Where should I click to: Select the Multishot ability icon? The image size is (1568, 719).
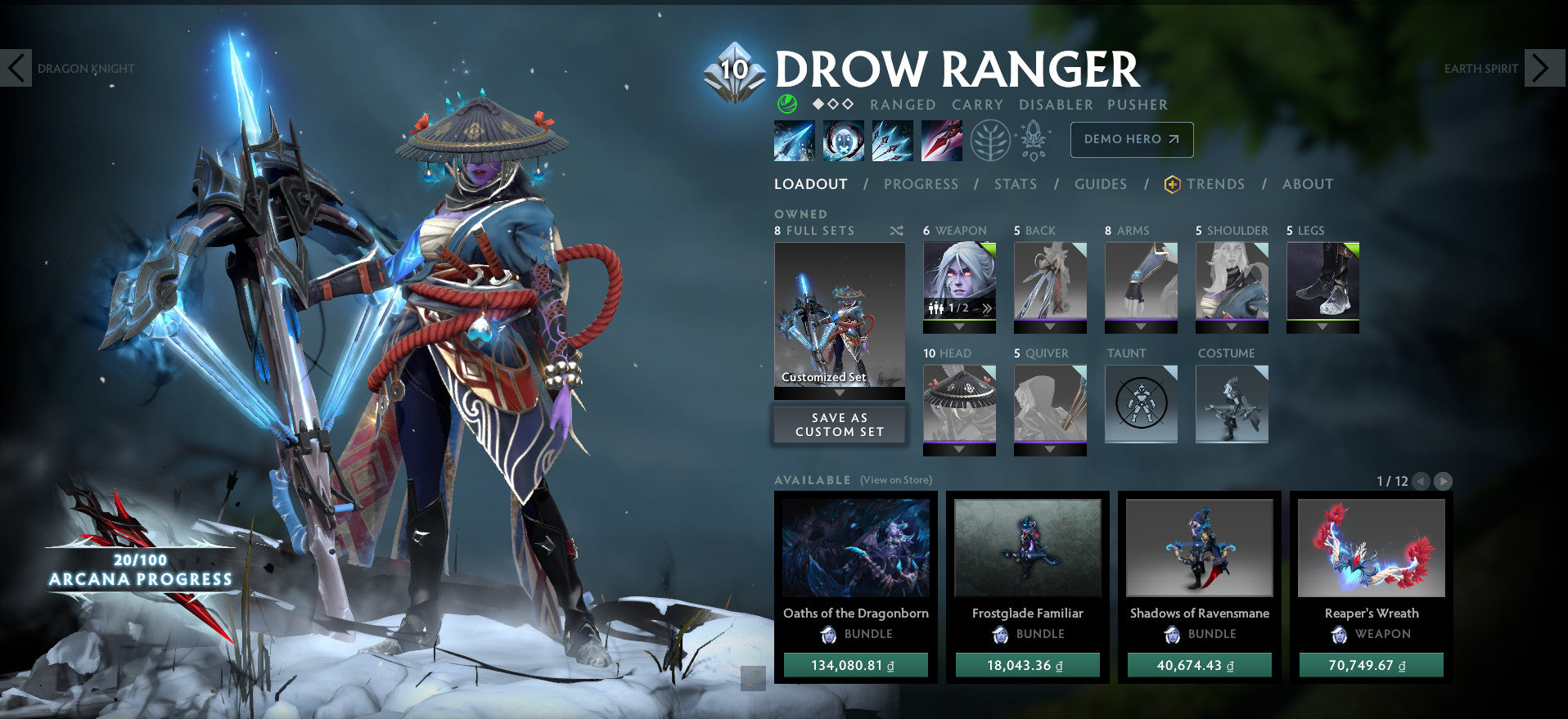click(x=892, y=139)
